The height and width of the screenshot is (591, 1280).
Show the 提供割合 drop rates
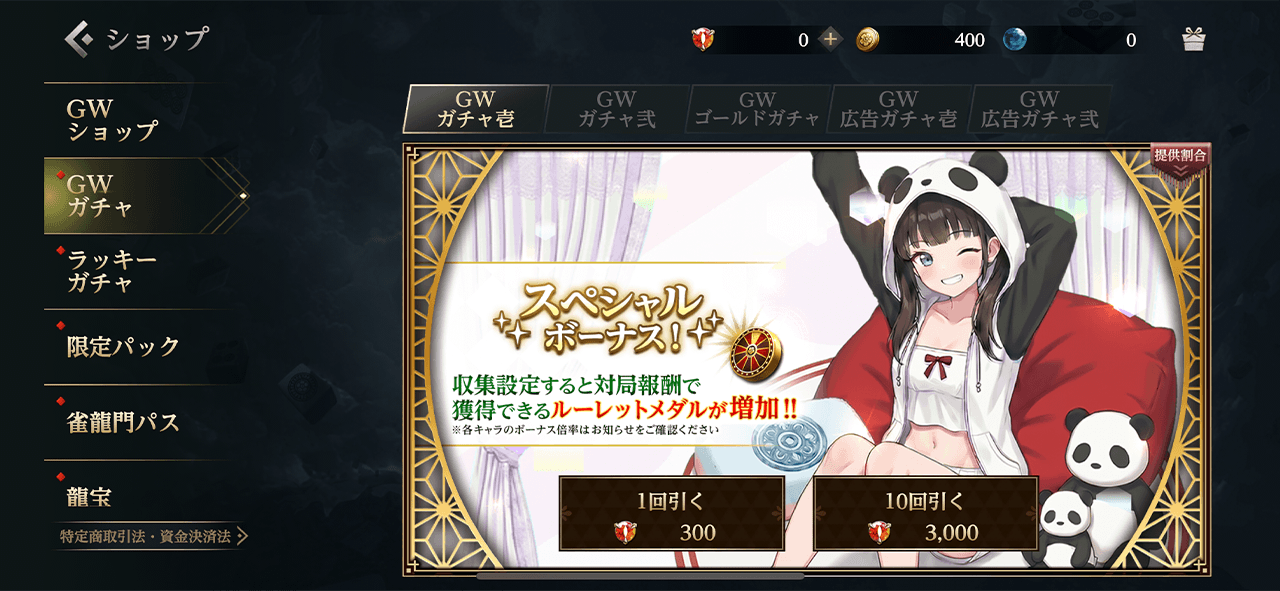point(1180,159)
